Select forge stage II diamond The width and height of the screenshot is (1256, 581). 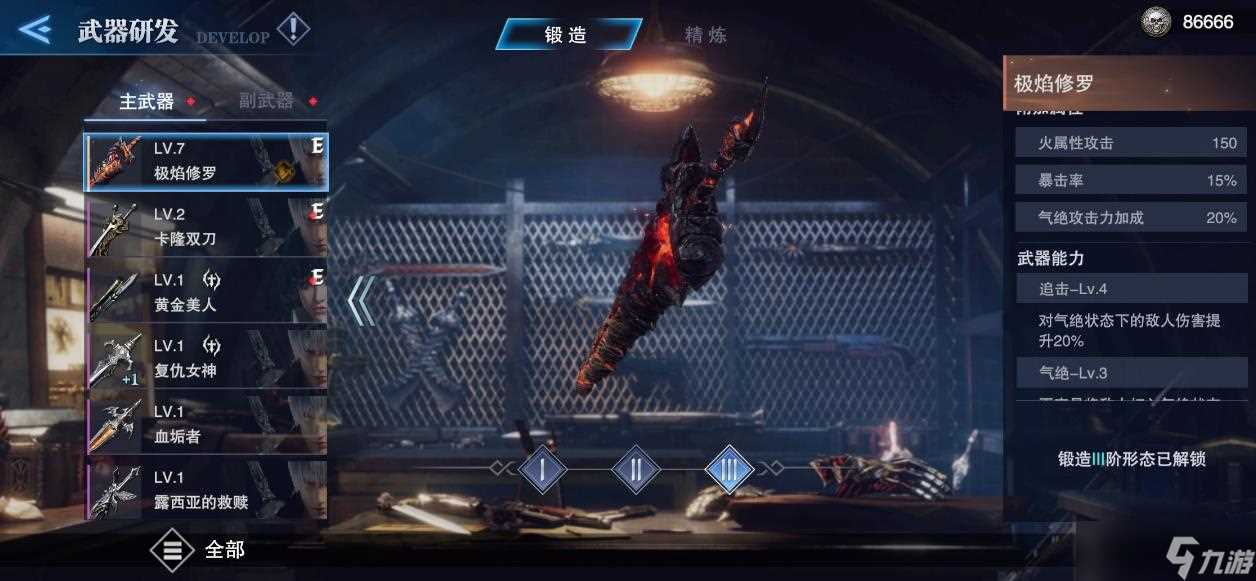coord(636,469)
